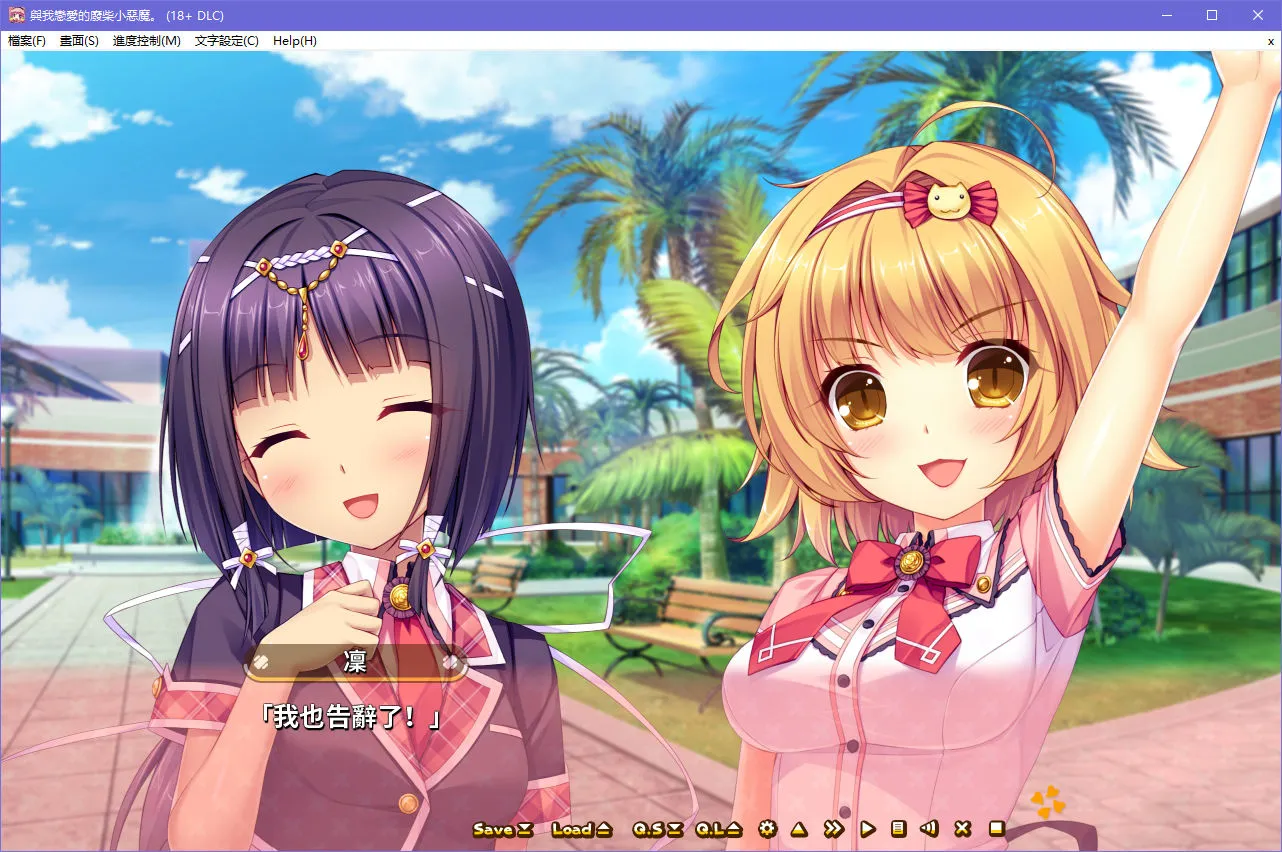Open the backlog via the text log icon
1282x852 pixels.
(899, 829)
